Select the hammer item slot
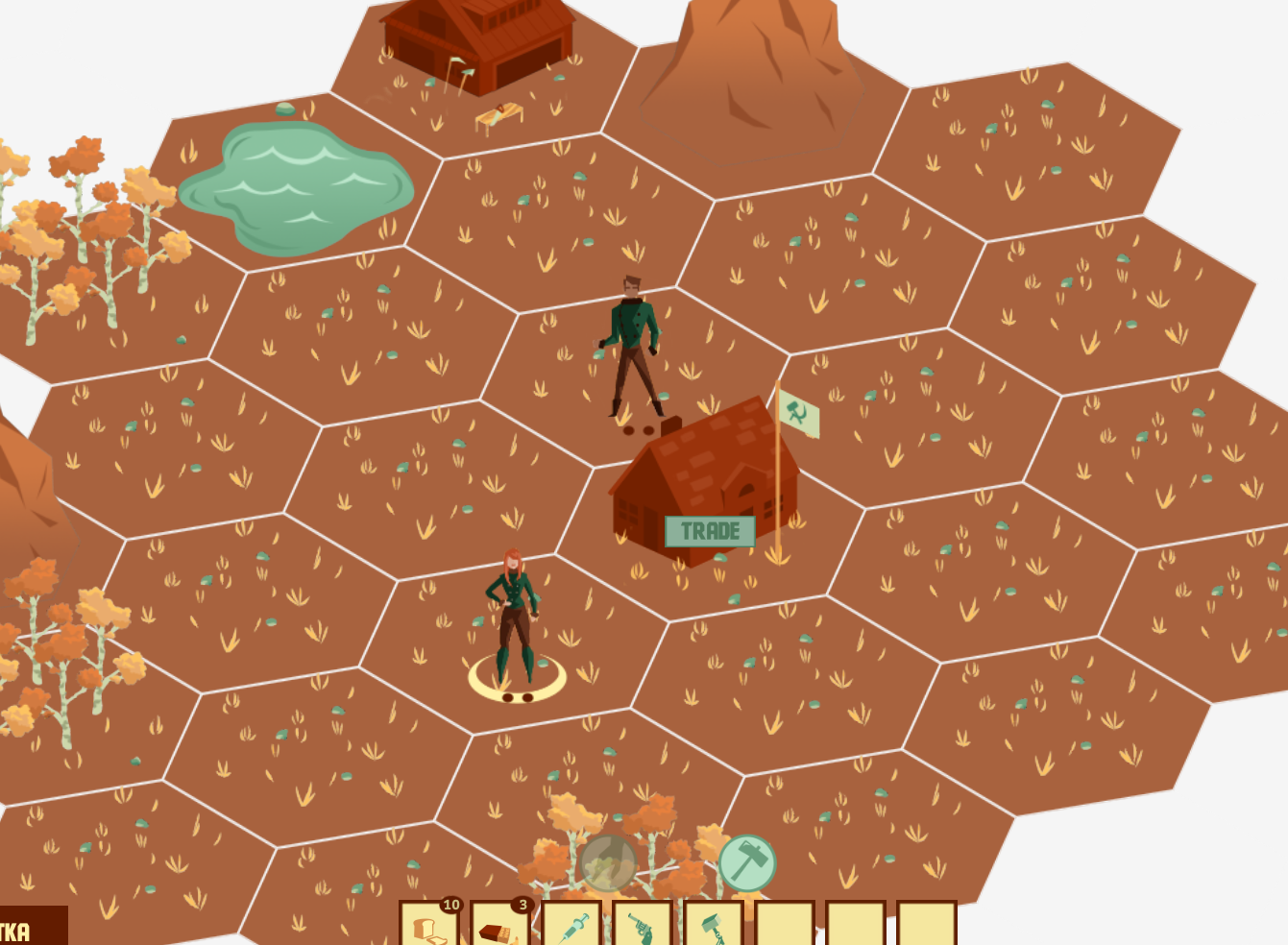Image resolution: width=1288 pixels, height=945 pixels. [x=713, y=924]
